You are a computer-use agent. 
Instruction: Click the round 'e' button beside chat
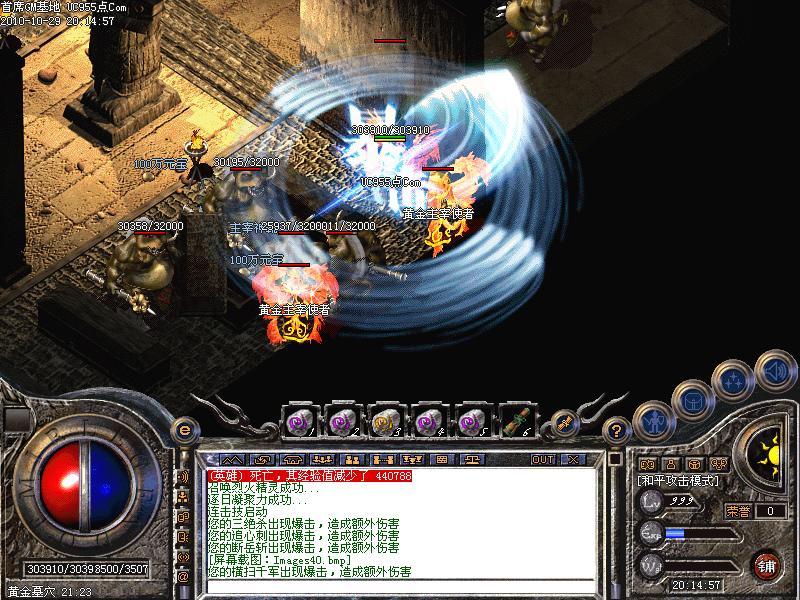click(183, 430)
